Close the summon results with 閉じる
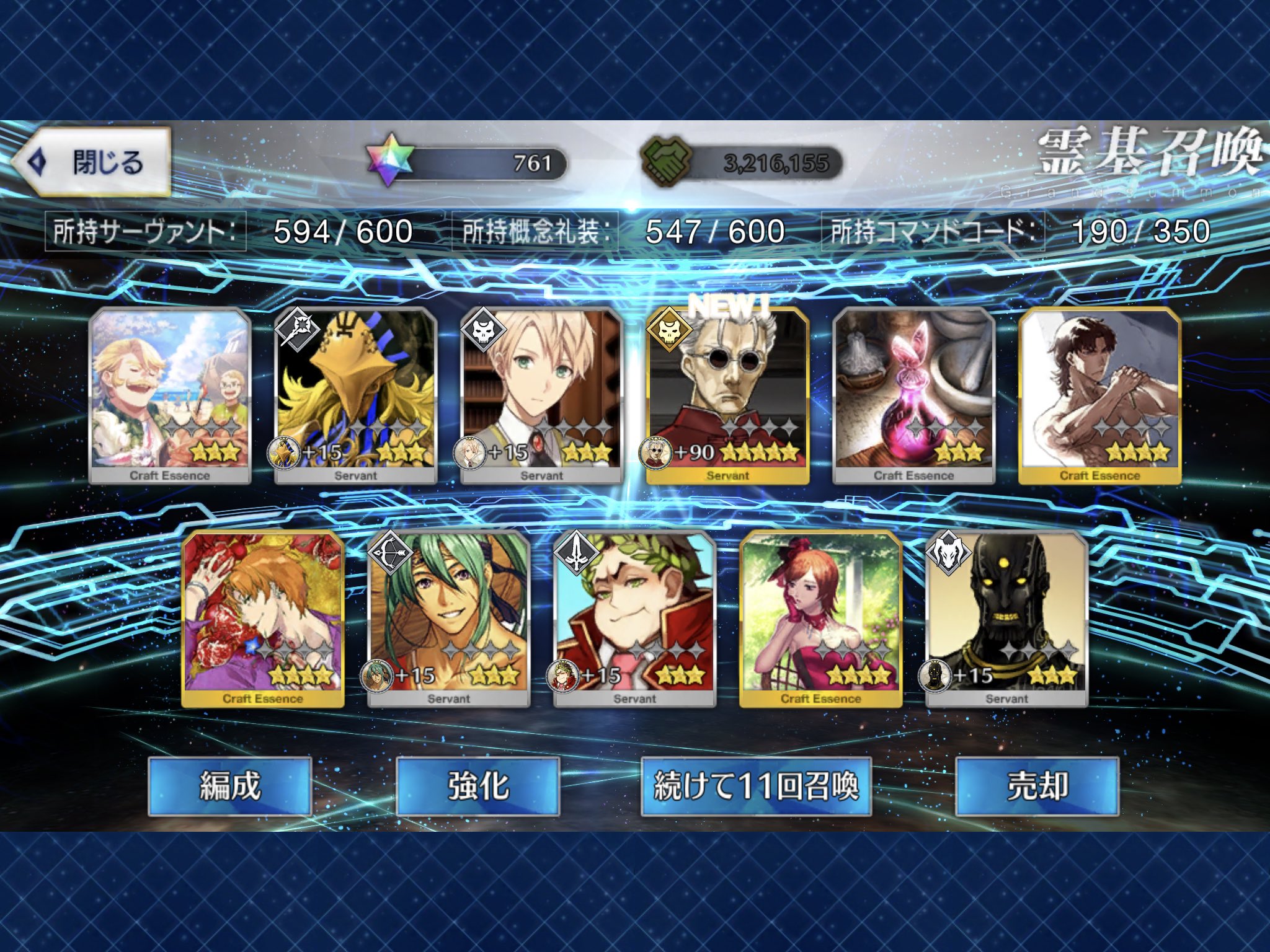The image size is (1270, 952). pos(93,162)
